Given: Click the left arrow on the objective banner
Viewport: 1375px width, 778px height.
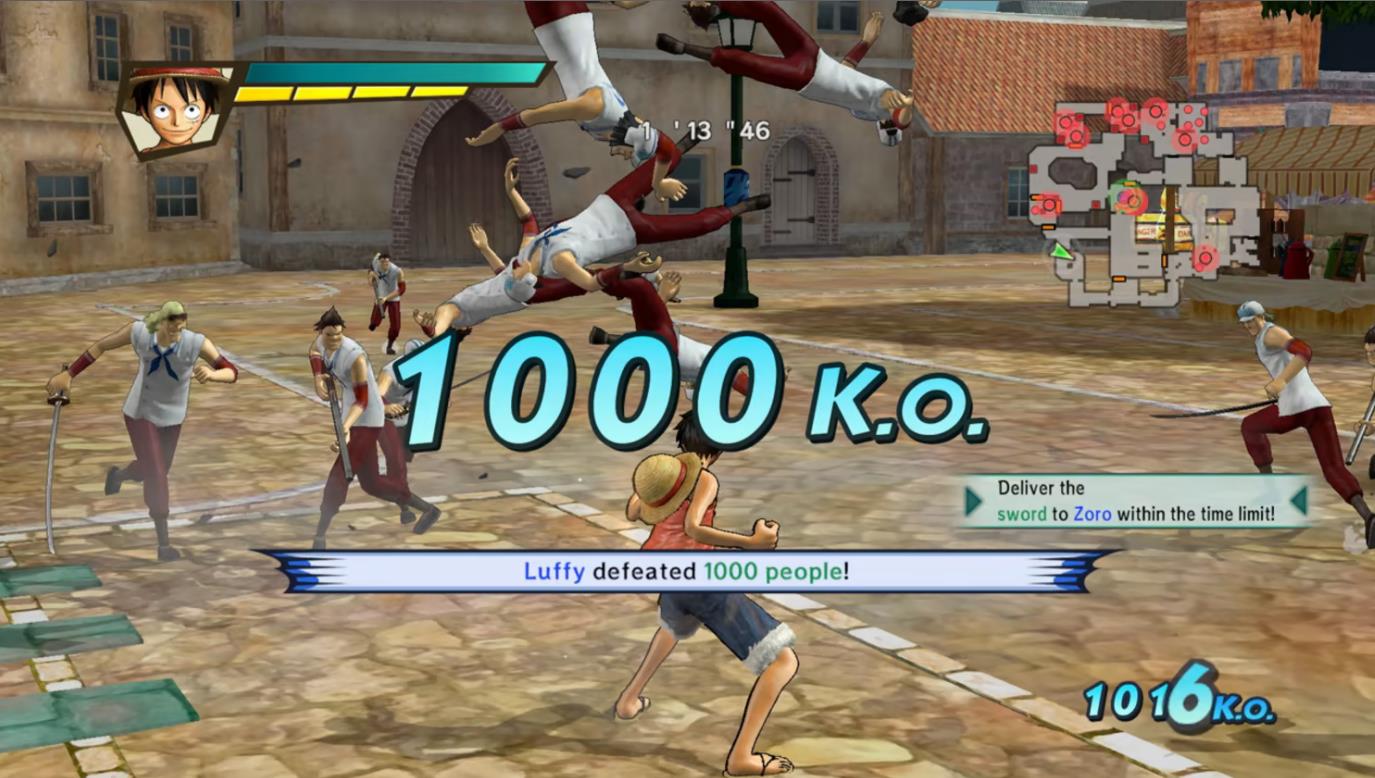Looking at the screenshot, I should 971,500.
